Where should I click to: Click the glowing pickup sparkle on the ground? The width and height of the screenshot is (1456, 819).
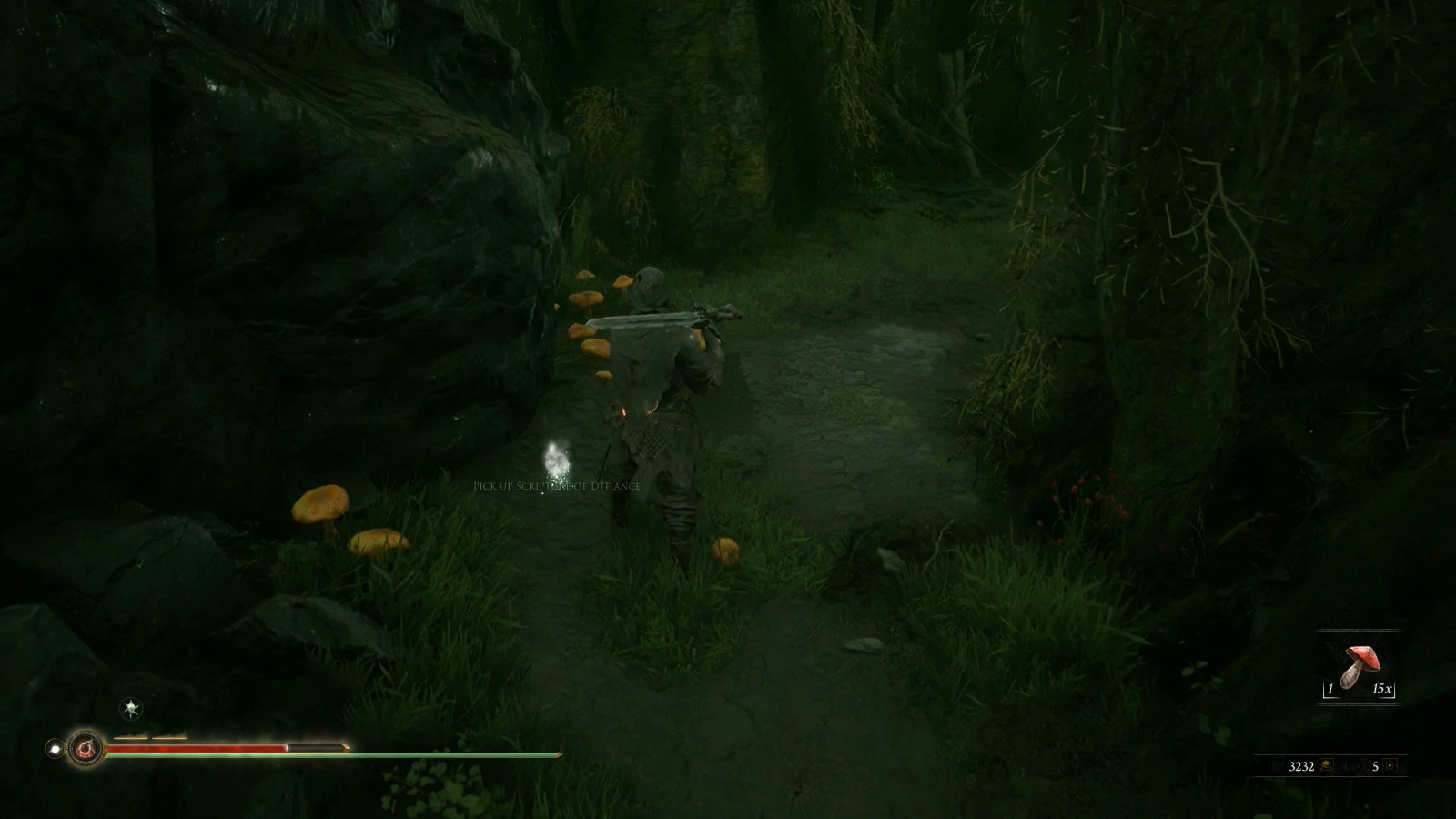(x=557, y=460)
